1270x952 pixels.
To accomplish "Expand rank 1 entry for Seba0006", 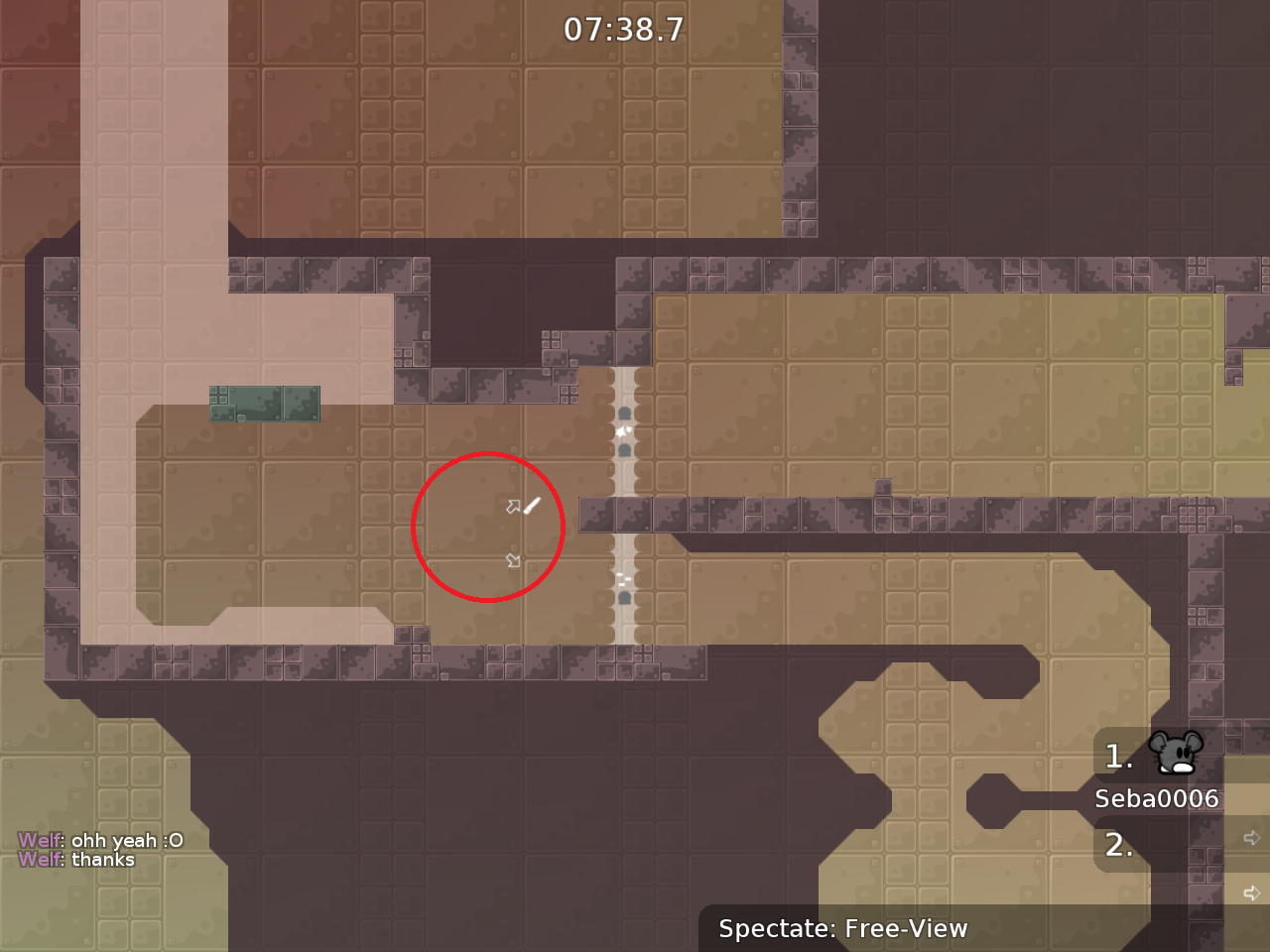I will pos(1118,757).
